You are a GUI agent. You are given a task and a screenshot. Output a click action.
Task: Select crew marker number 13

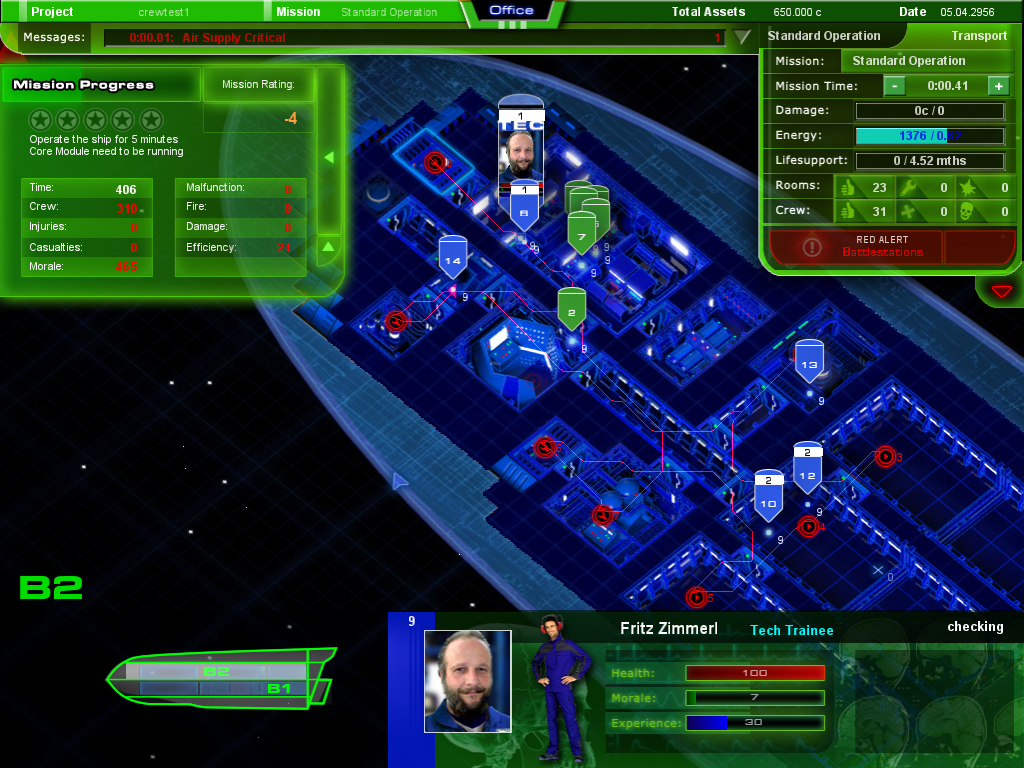[x=809, y=362]
